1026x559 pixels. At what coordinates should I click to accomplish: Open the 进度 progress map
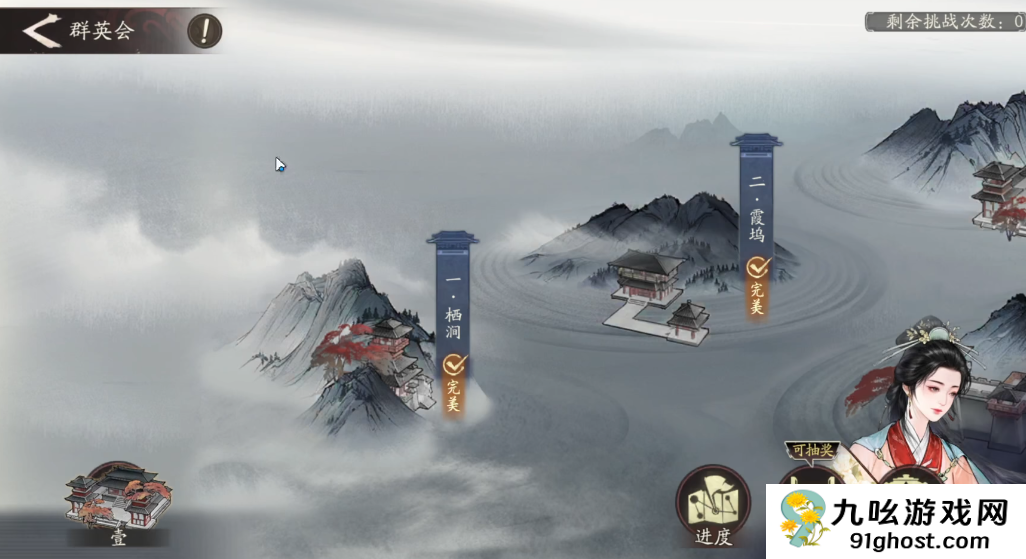click(713, 507)
